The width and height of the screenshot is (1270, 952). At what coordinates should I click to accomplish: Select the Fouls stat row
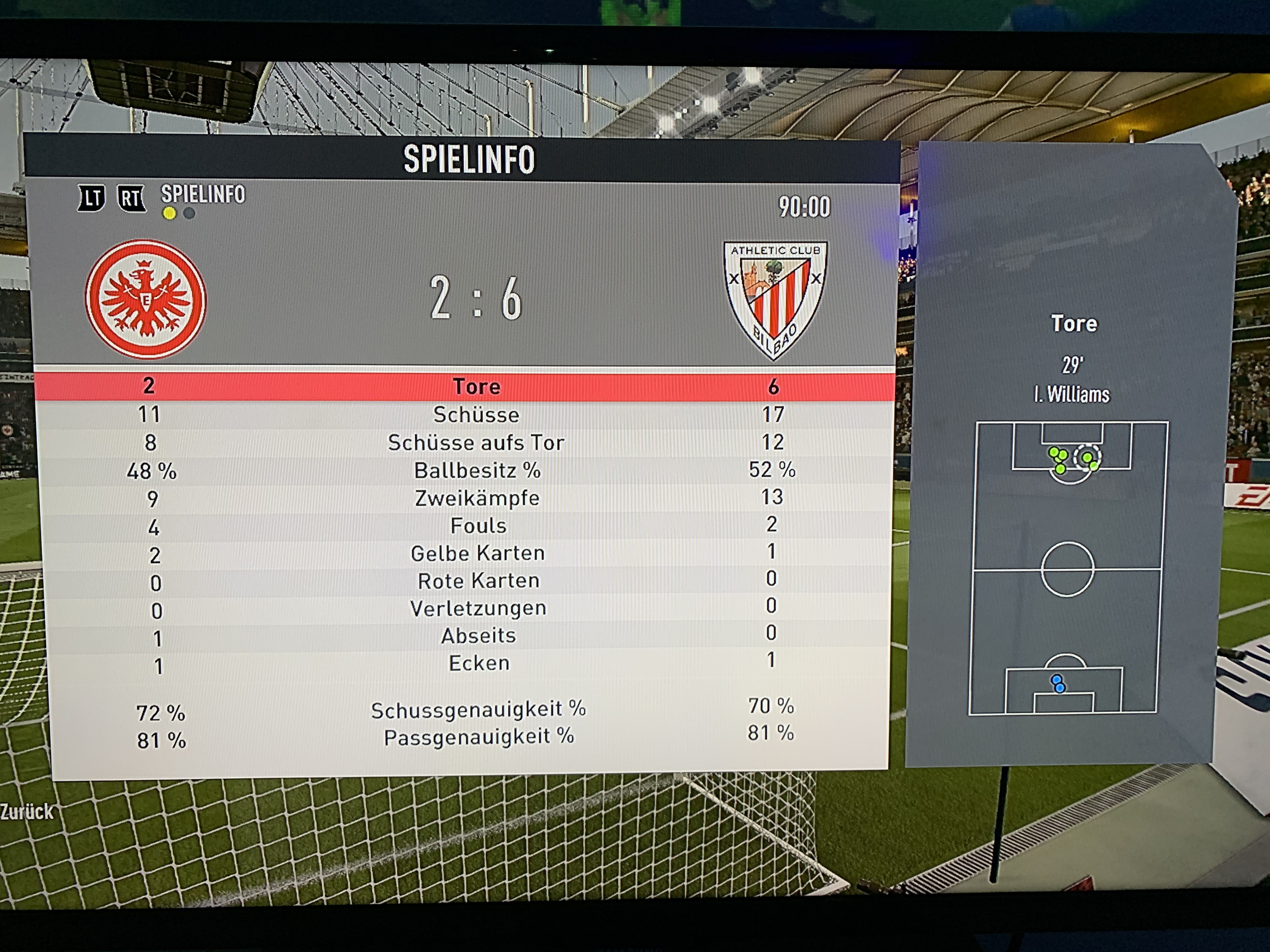[x=478, y=526]
